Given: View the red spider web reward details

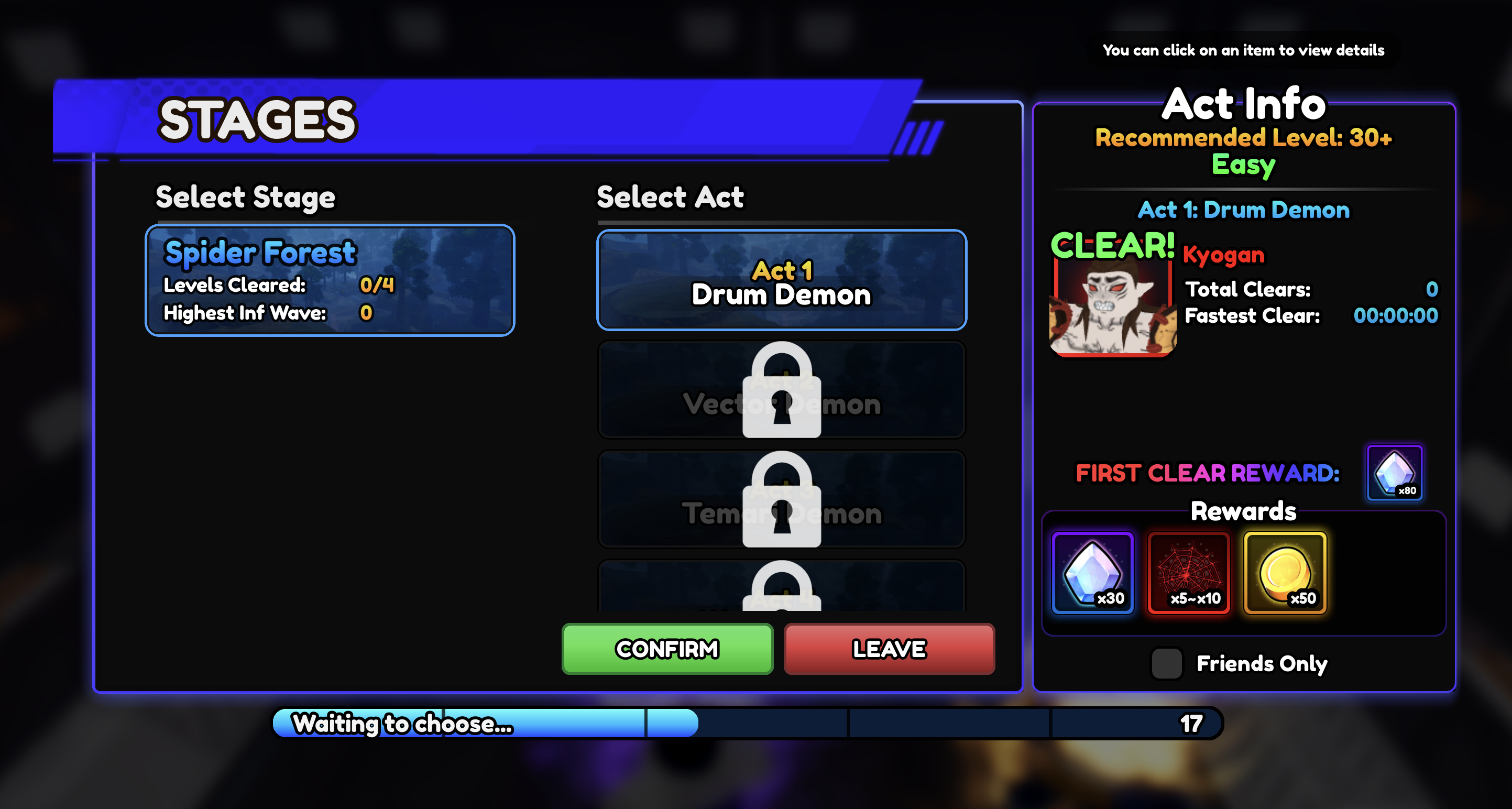Looking at the screenshot, I should tap(1189, 573).
